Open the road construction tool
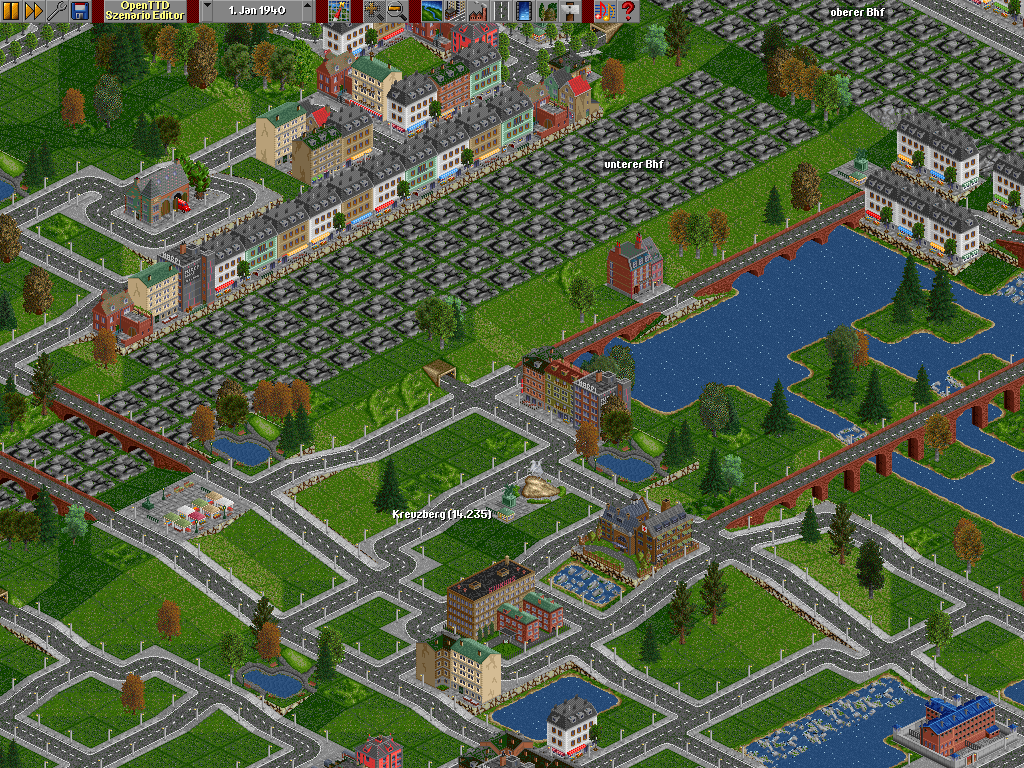1024x768 pixels. 502,11
